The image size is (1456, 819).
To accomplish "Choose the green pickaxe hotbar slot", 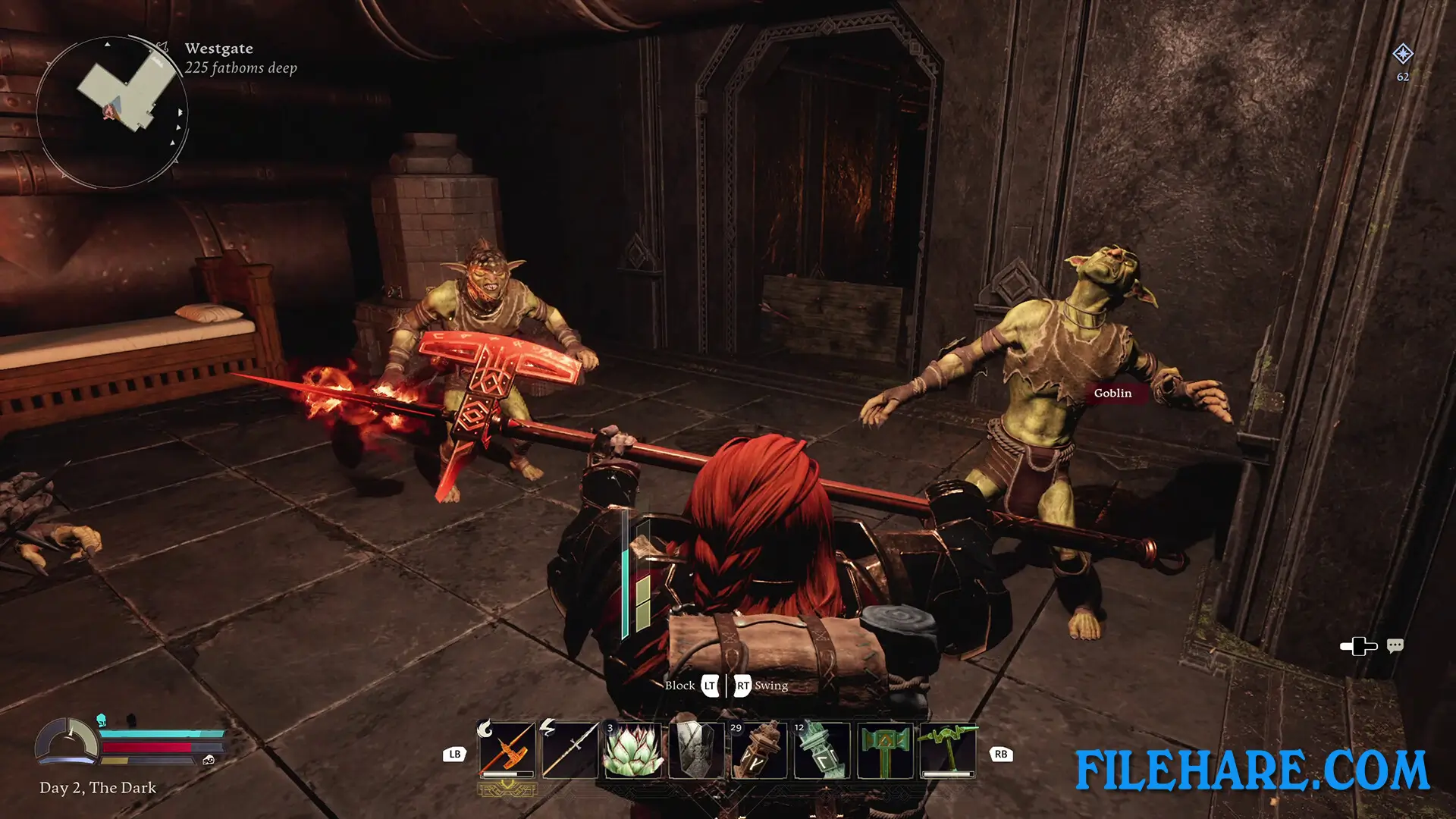I will 948,750.
